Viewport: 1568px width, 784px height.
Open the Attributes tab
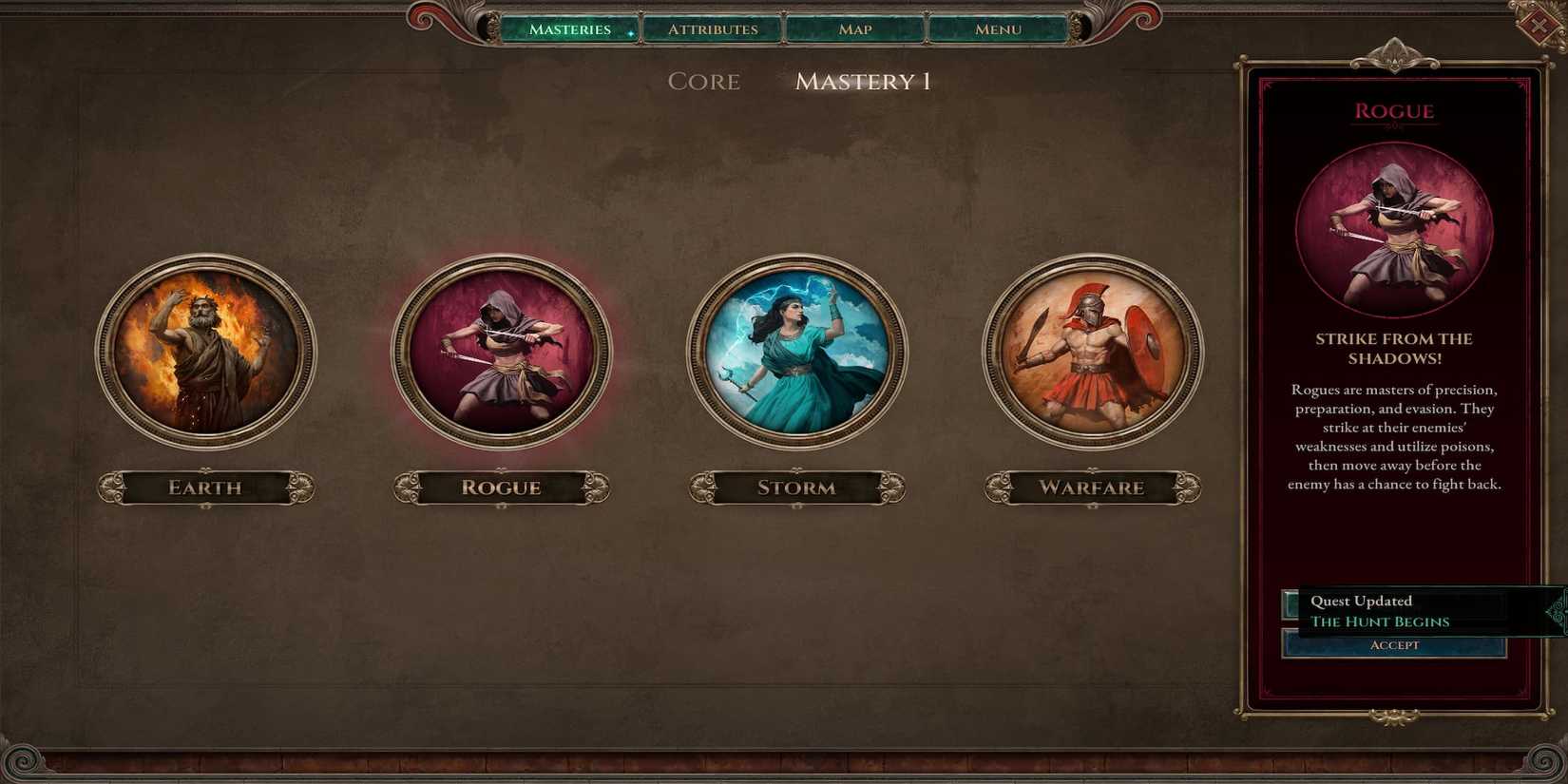713,29
